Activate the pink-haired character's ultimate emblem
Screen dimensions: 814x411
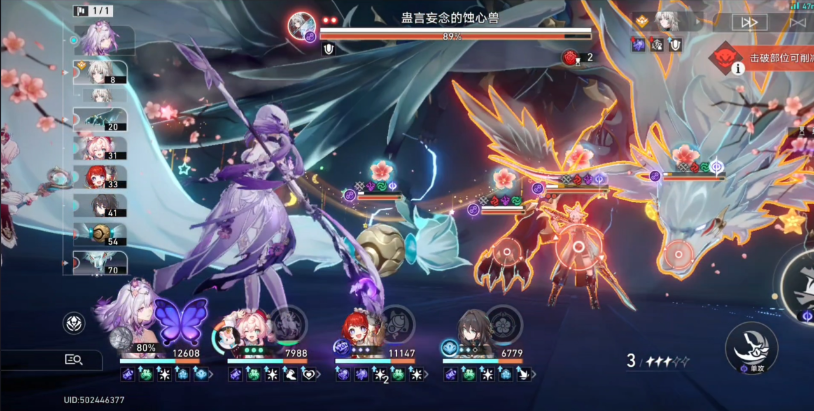[287, 322]
